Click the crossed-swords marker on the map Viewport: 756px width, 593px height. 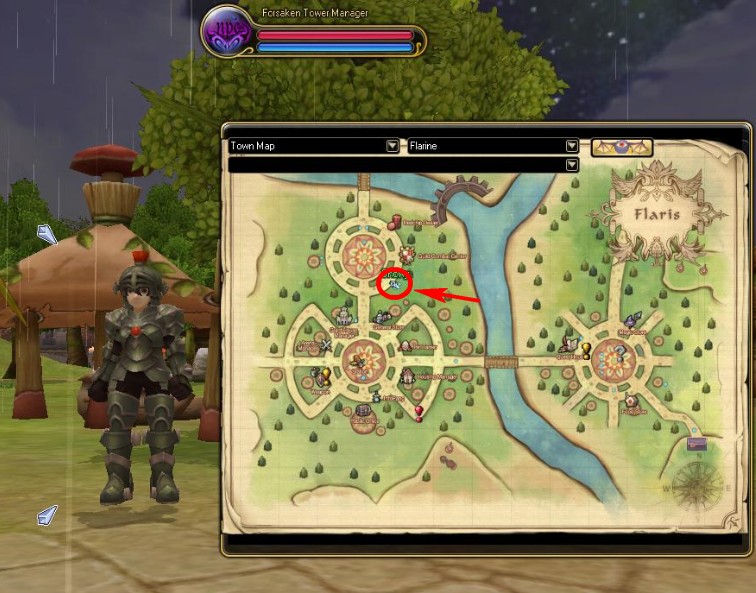click(x=326, y=346)
